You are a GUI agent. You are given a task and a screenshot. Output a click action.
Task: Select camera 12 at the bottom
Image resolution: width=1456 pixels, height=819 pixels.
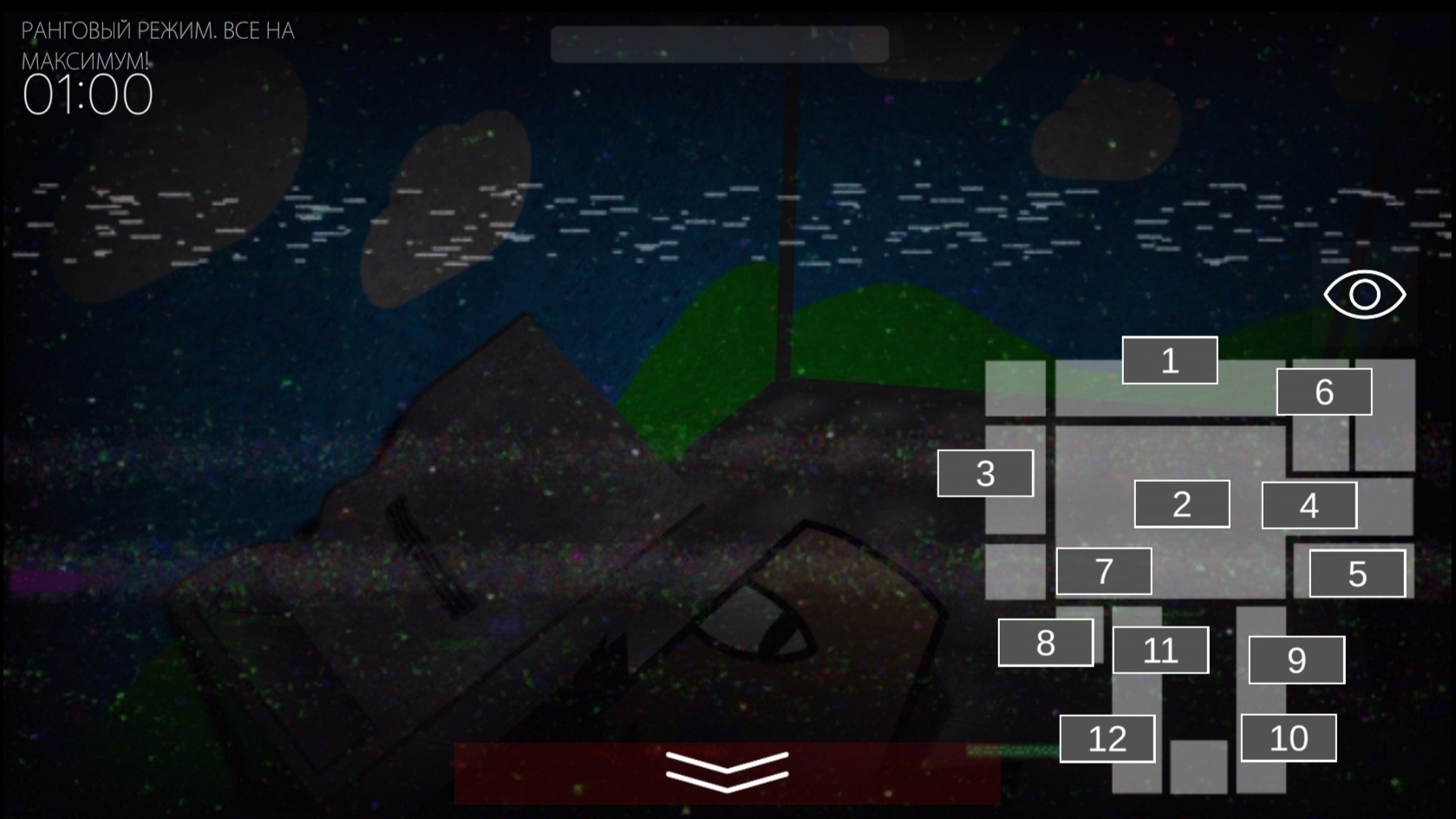point(1107,739)
